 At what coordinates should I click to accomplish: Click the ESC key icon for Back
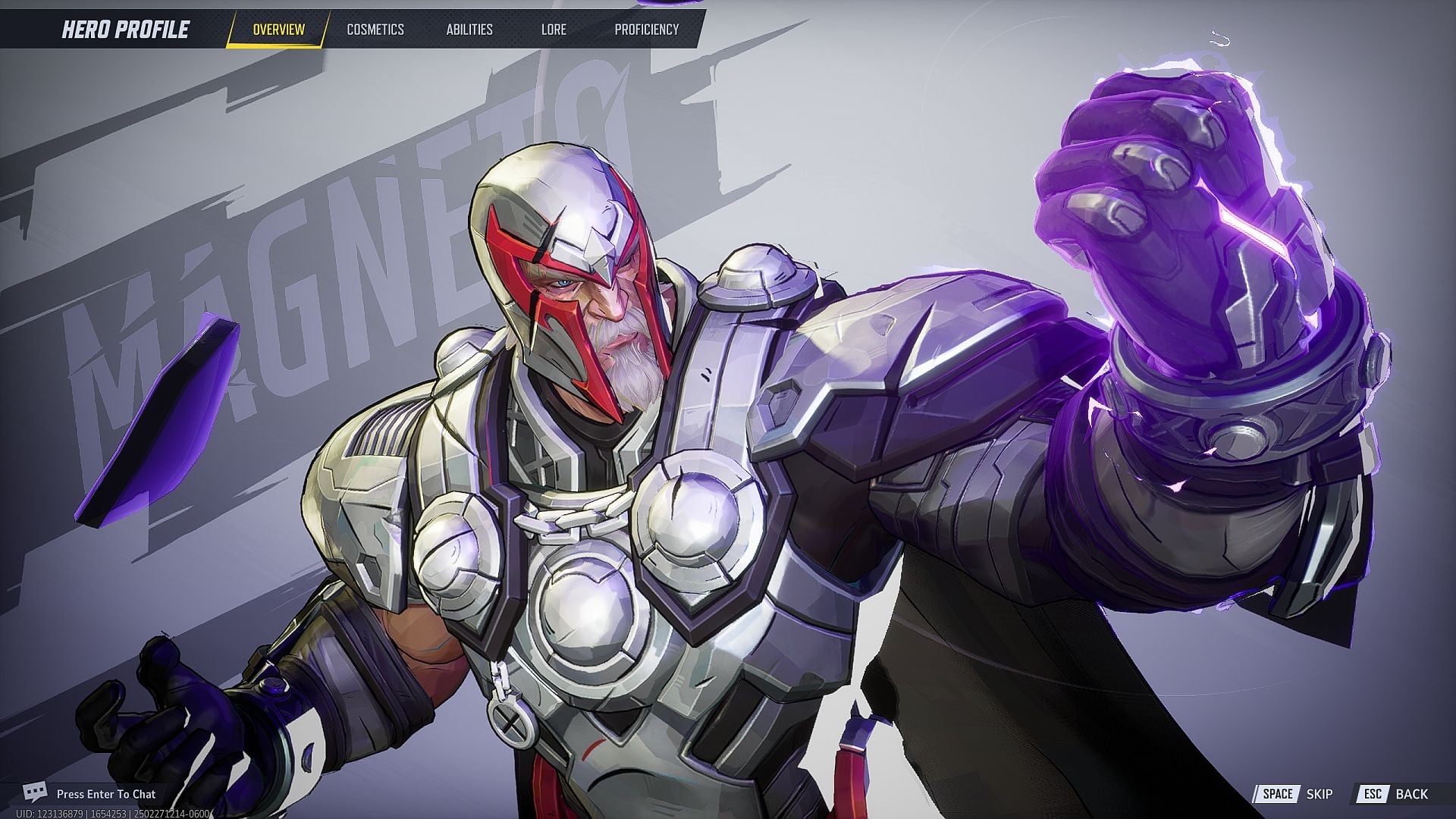pyautogui.click(x=1373, y=794)
